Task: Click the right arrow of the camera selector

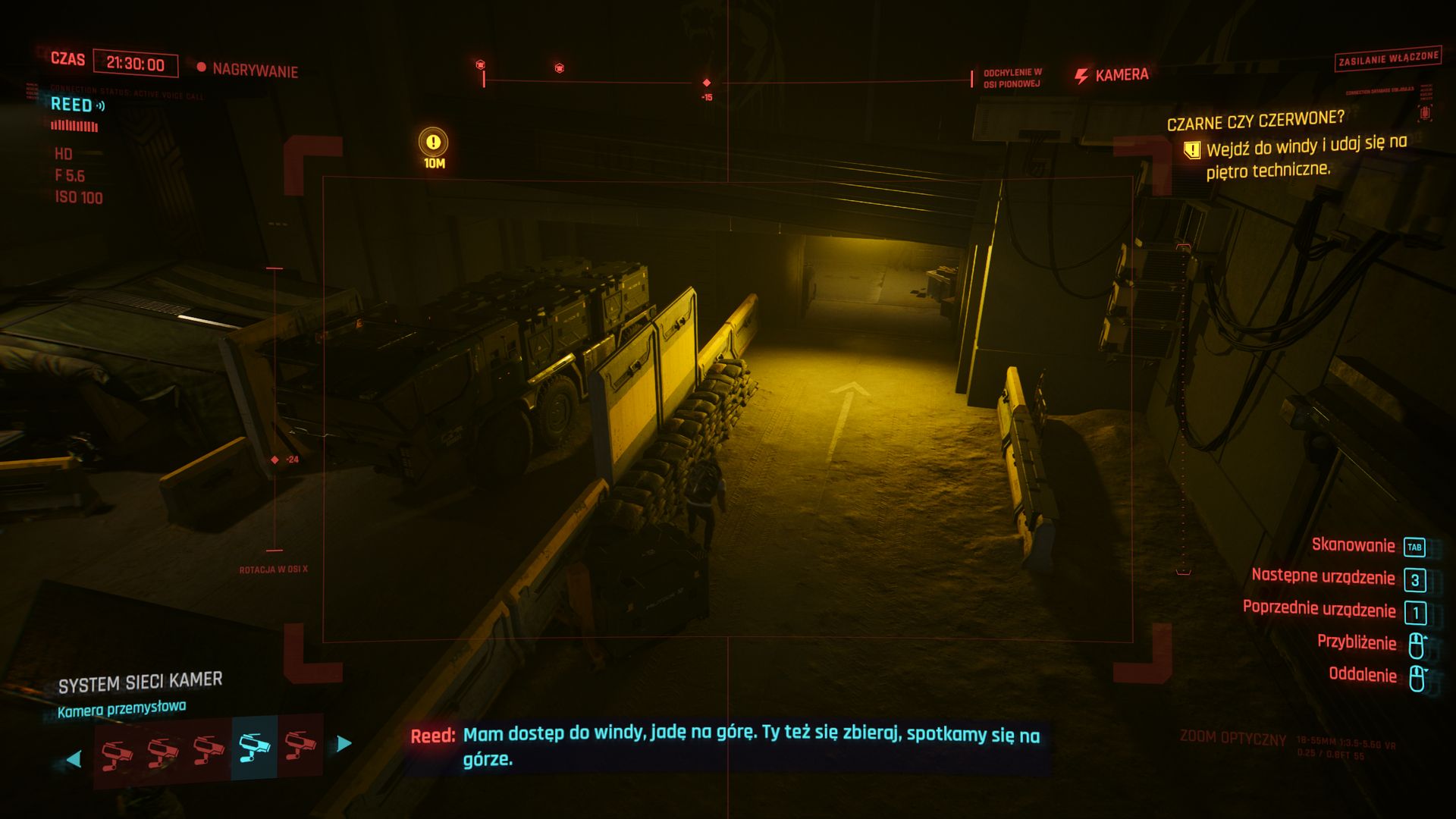Action: (x=344, y=743)
